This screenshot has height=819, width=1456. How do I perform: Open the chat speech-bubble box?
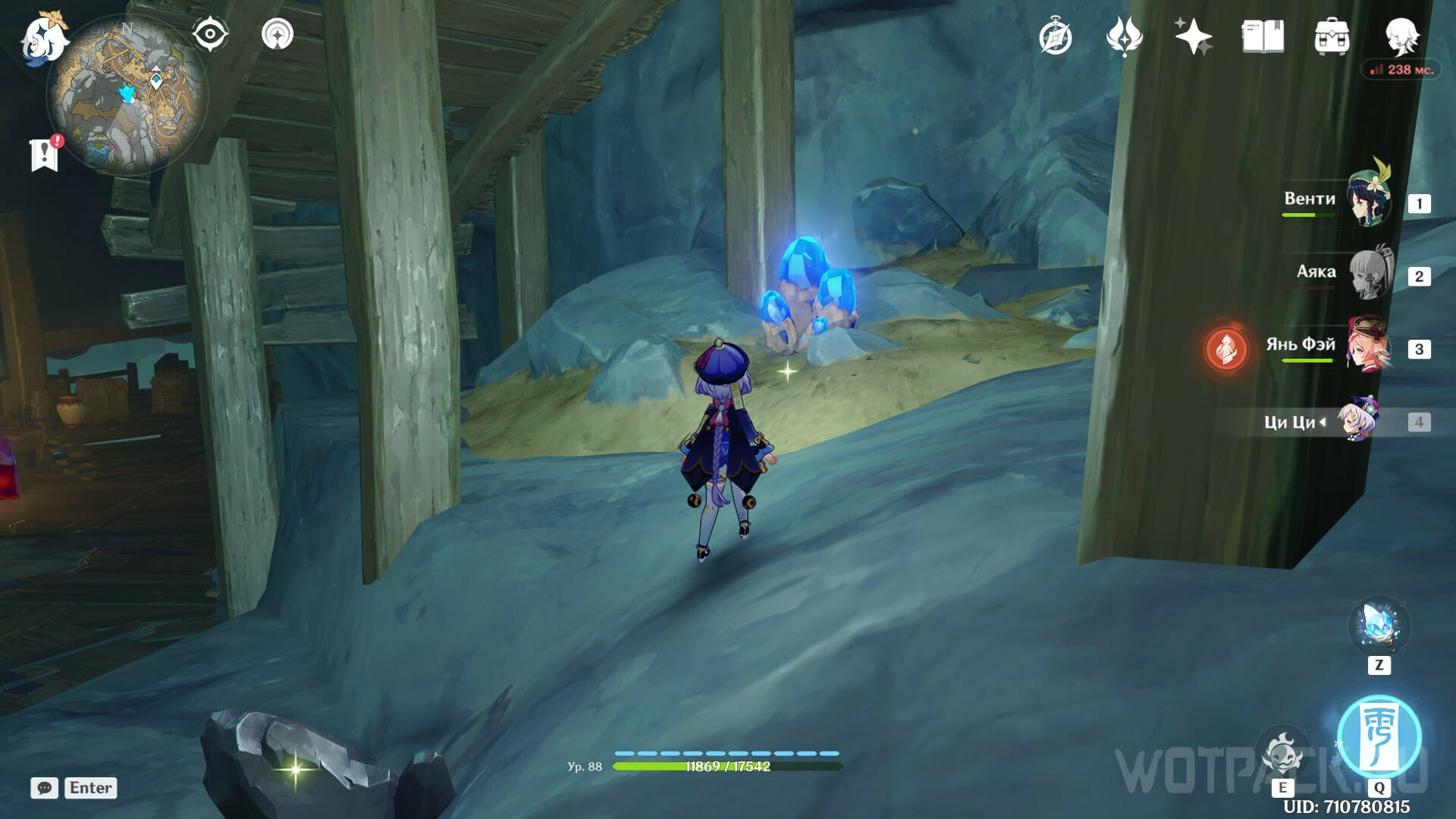point(45,788)
